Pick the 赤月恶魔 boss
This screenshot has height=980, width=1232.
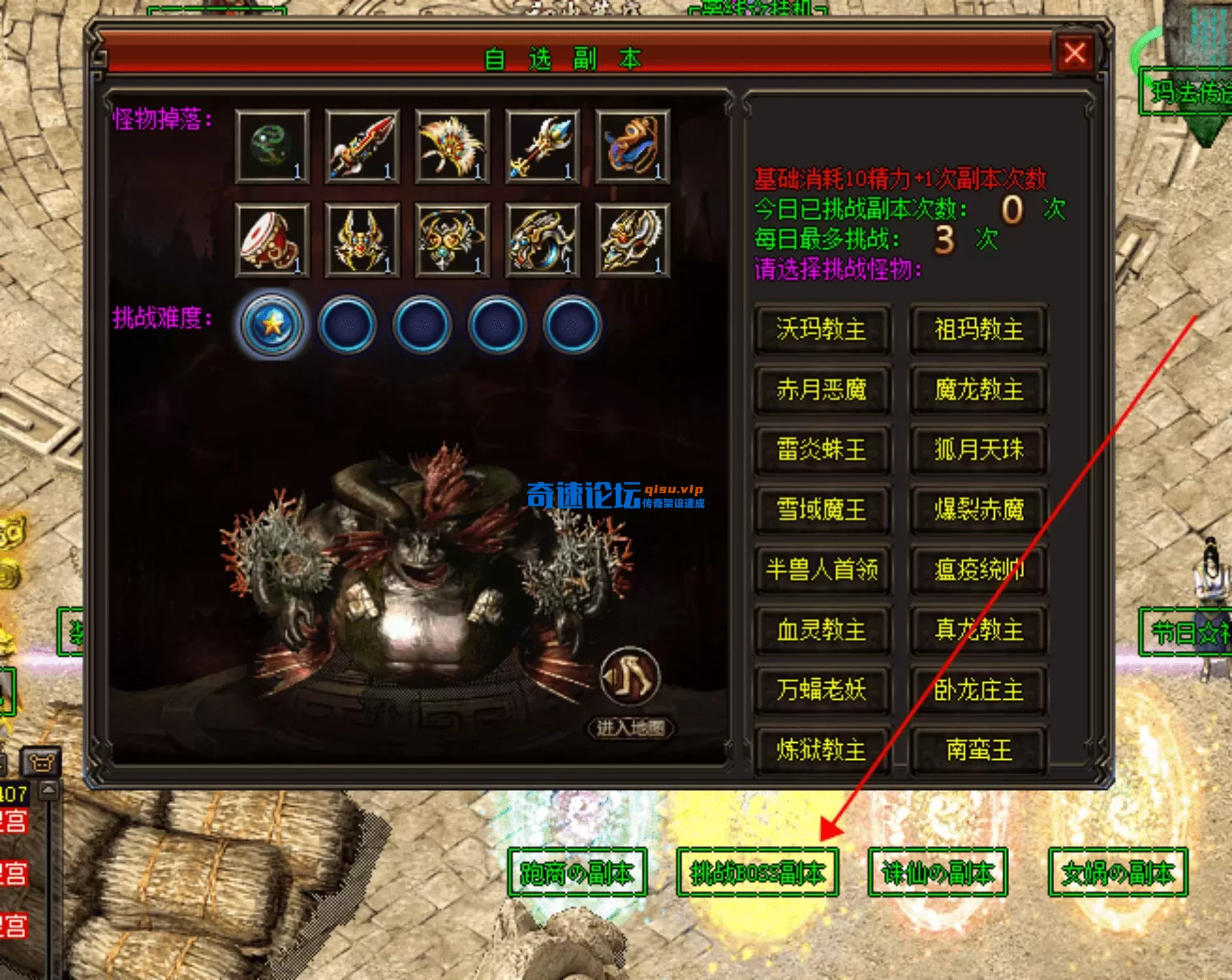coord(822,390)
